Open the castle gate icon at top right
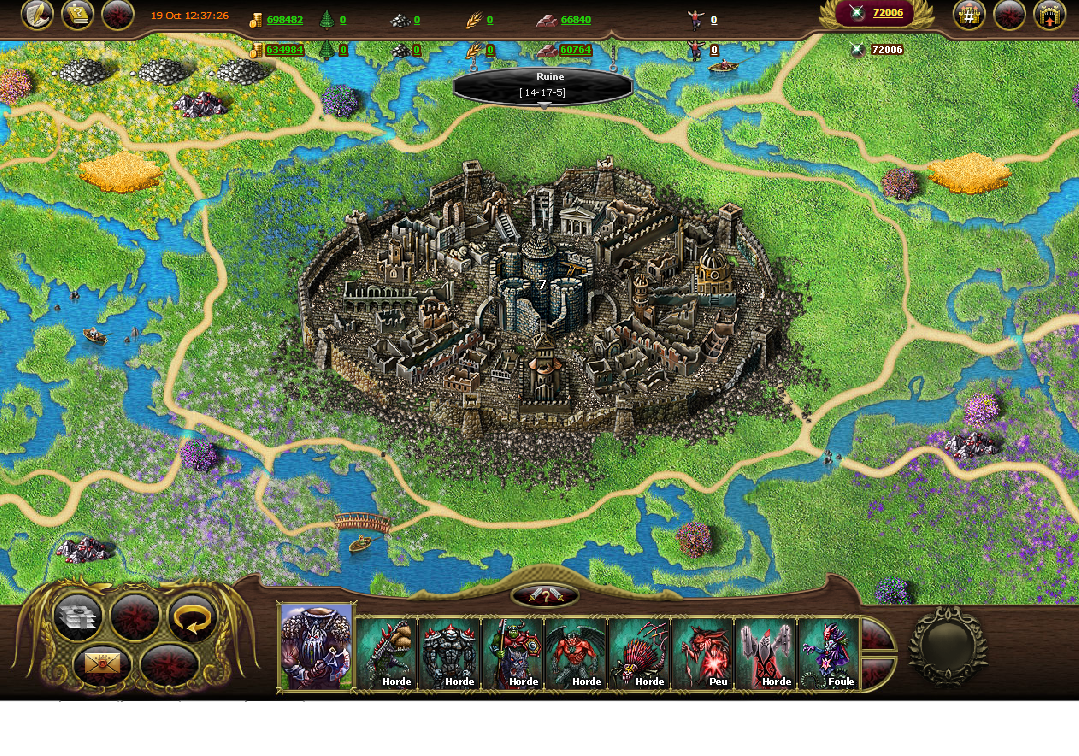 [1048, 15]
